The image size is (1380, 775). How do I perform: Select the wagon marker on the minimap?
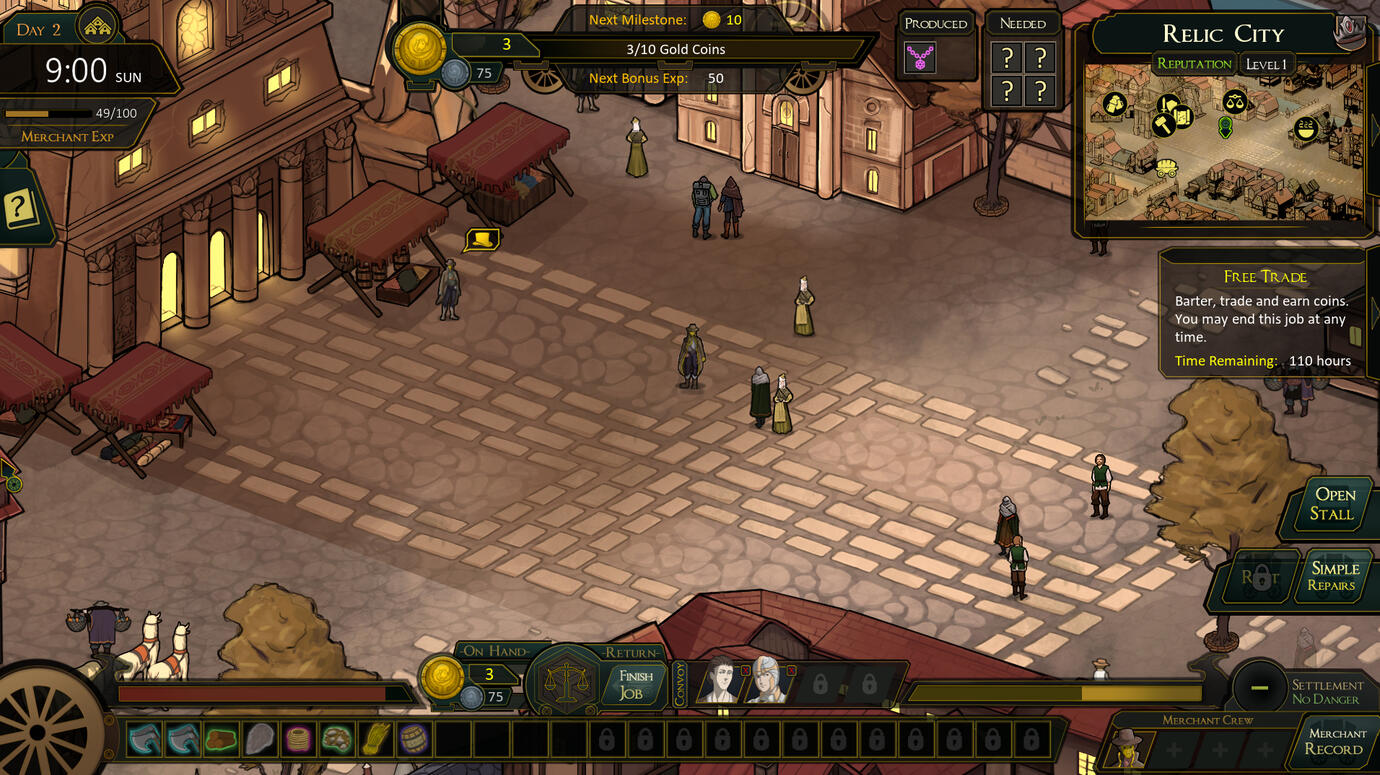(x=1167, y=167)
